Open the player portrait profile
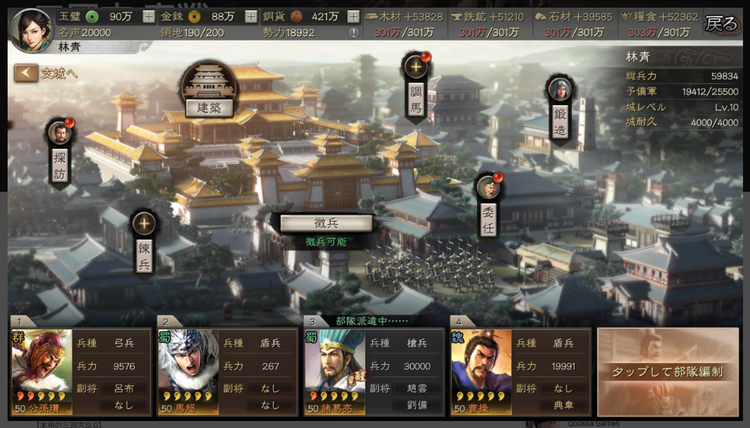This screenshot has height=428, width=750. (31, 27)
